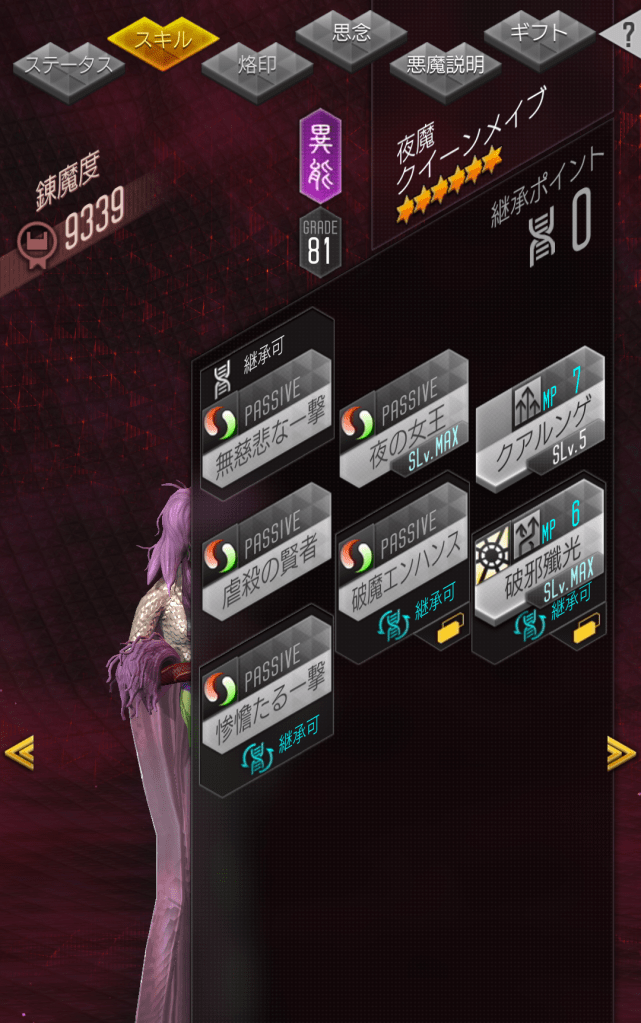Select the スキル tab

click(163, 40)
